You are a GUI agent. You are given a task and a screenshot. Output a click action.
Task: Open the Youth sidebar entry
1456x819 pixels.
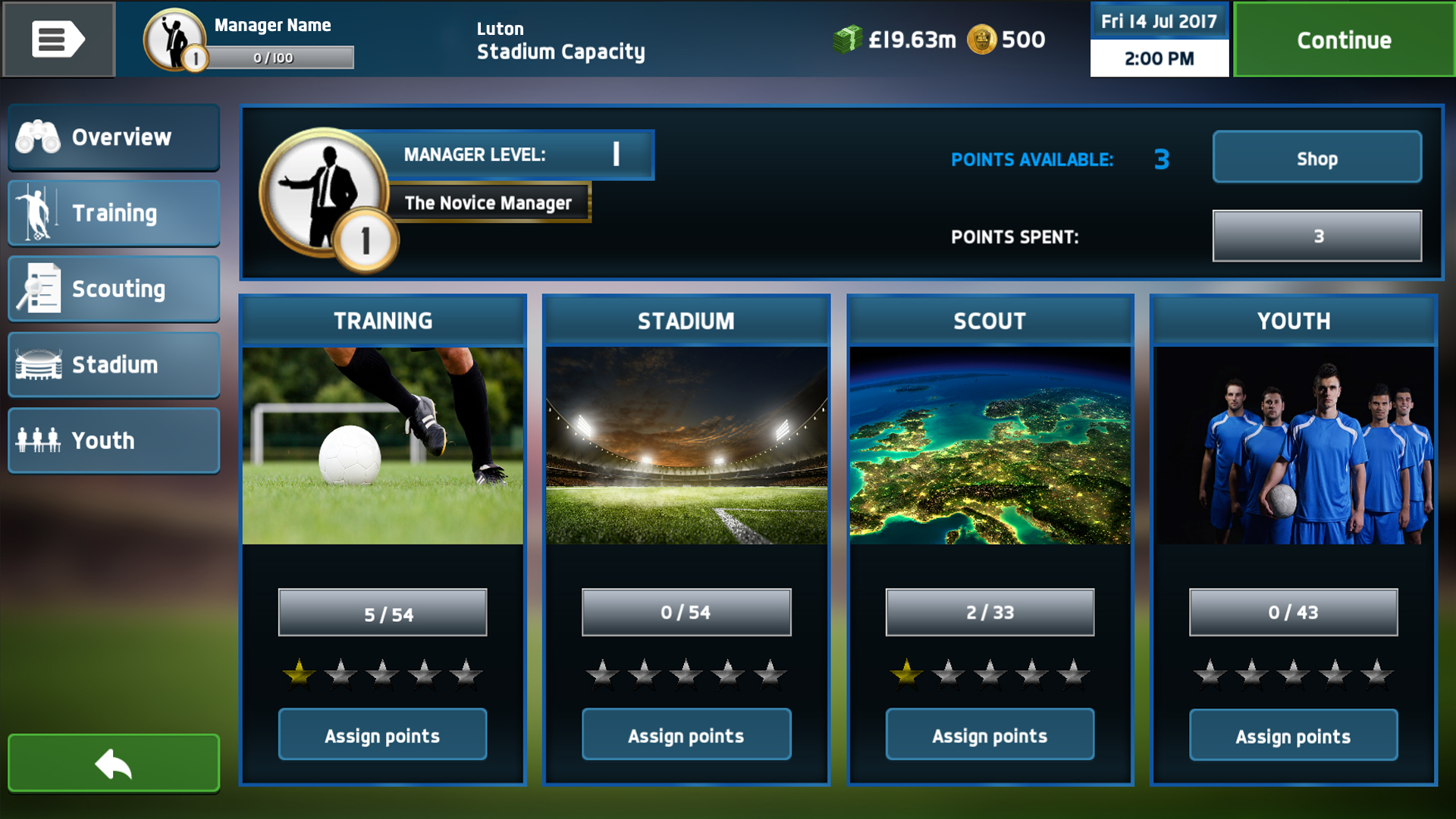point(114,441)
